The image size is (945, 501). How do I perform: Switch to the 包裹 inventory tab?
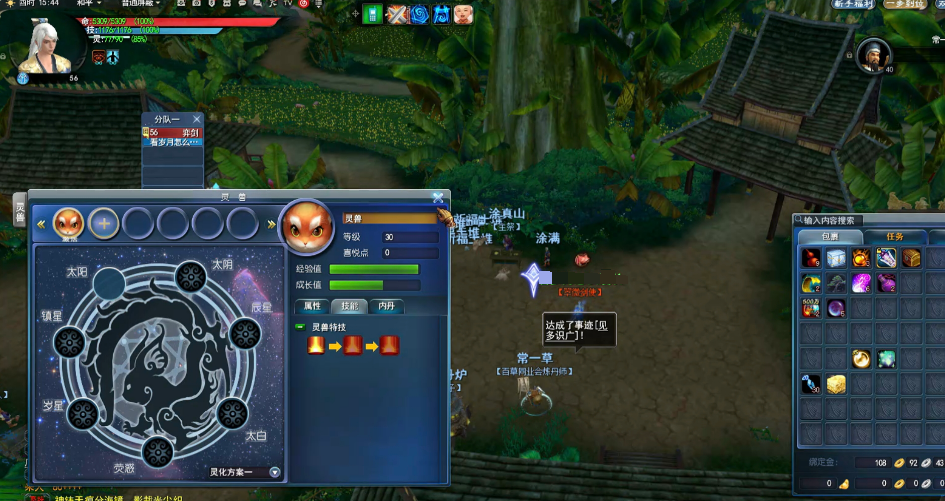(830, 237)
